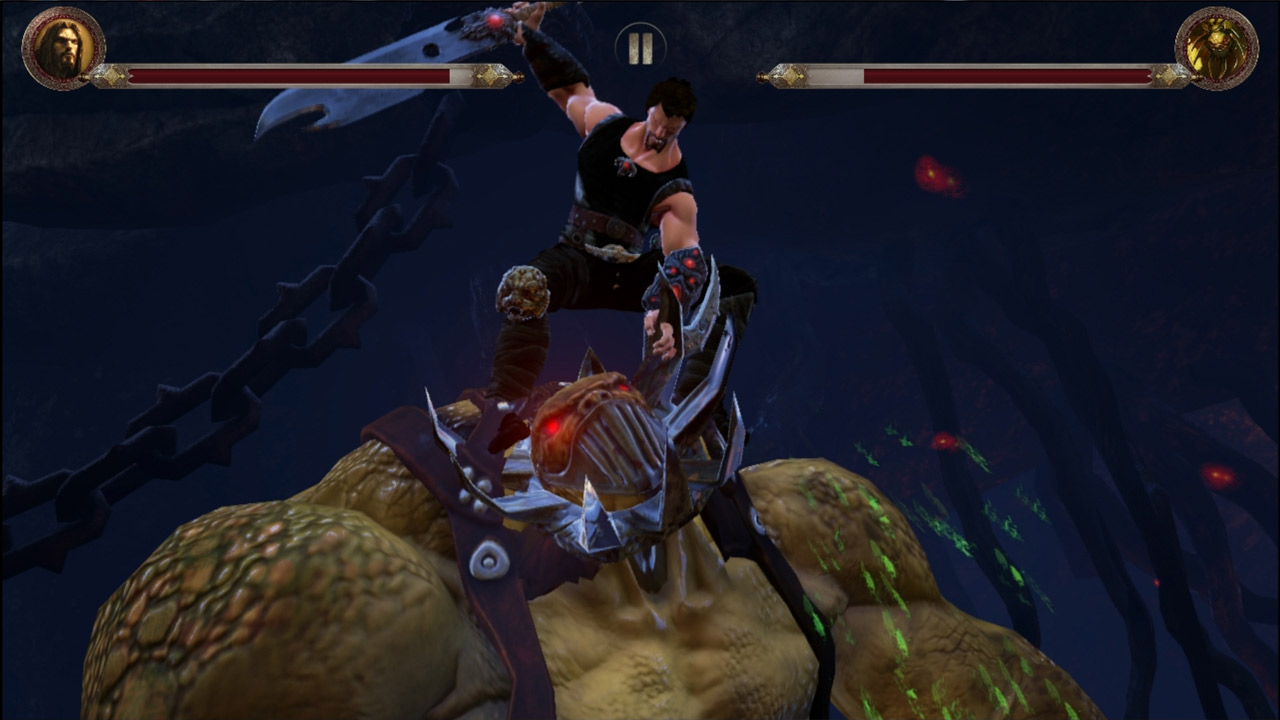Screen dimensions: 1280x720
Task: Pause the fight with the pause button
Action: tap(640, 47)
